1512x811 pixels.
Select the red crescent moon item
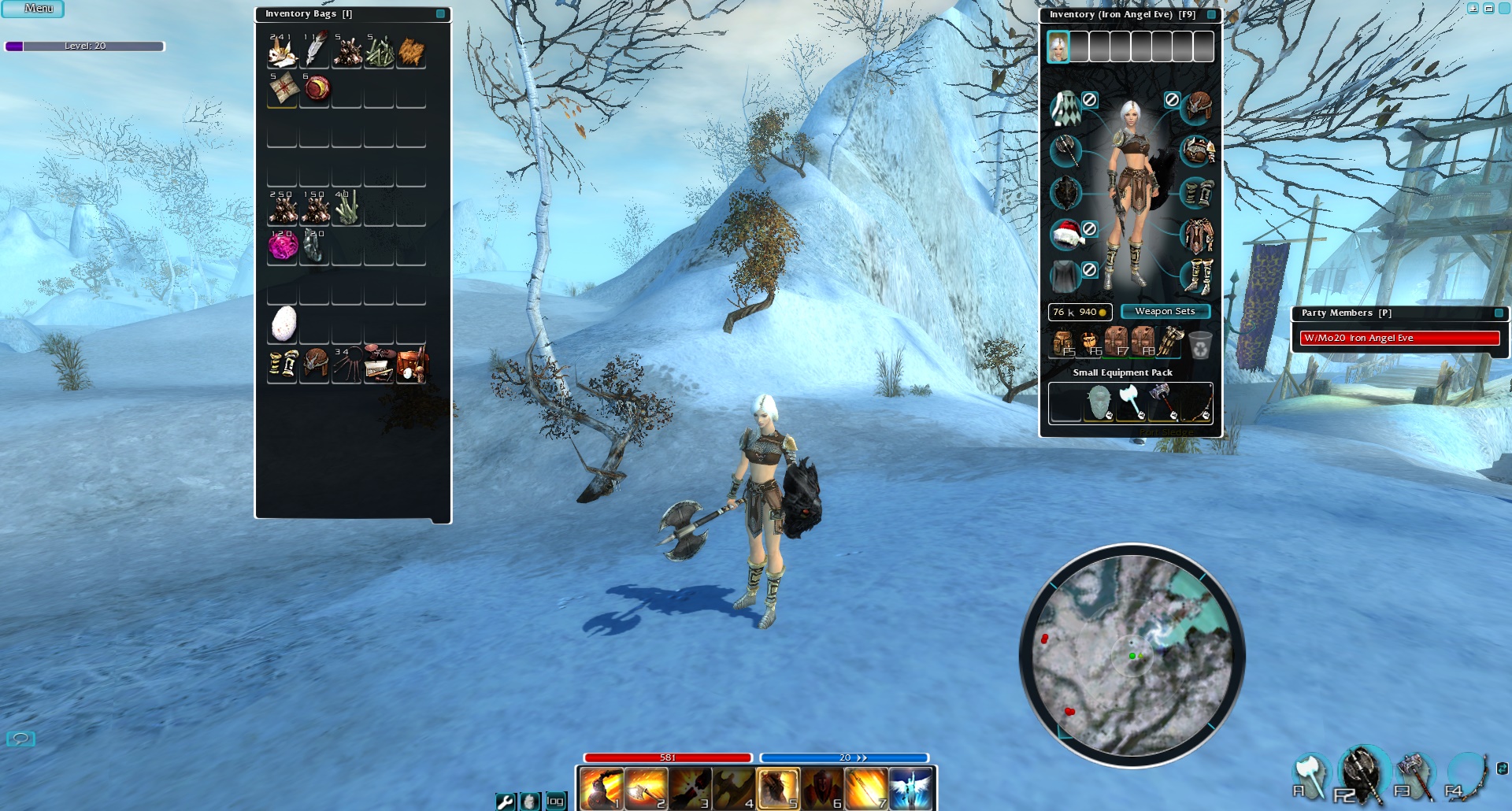pos(317,88)
